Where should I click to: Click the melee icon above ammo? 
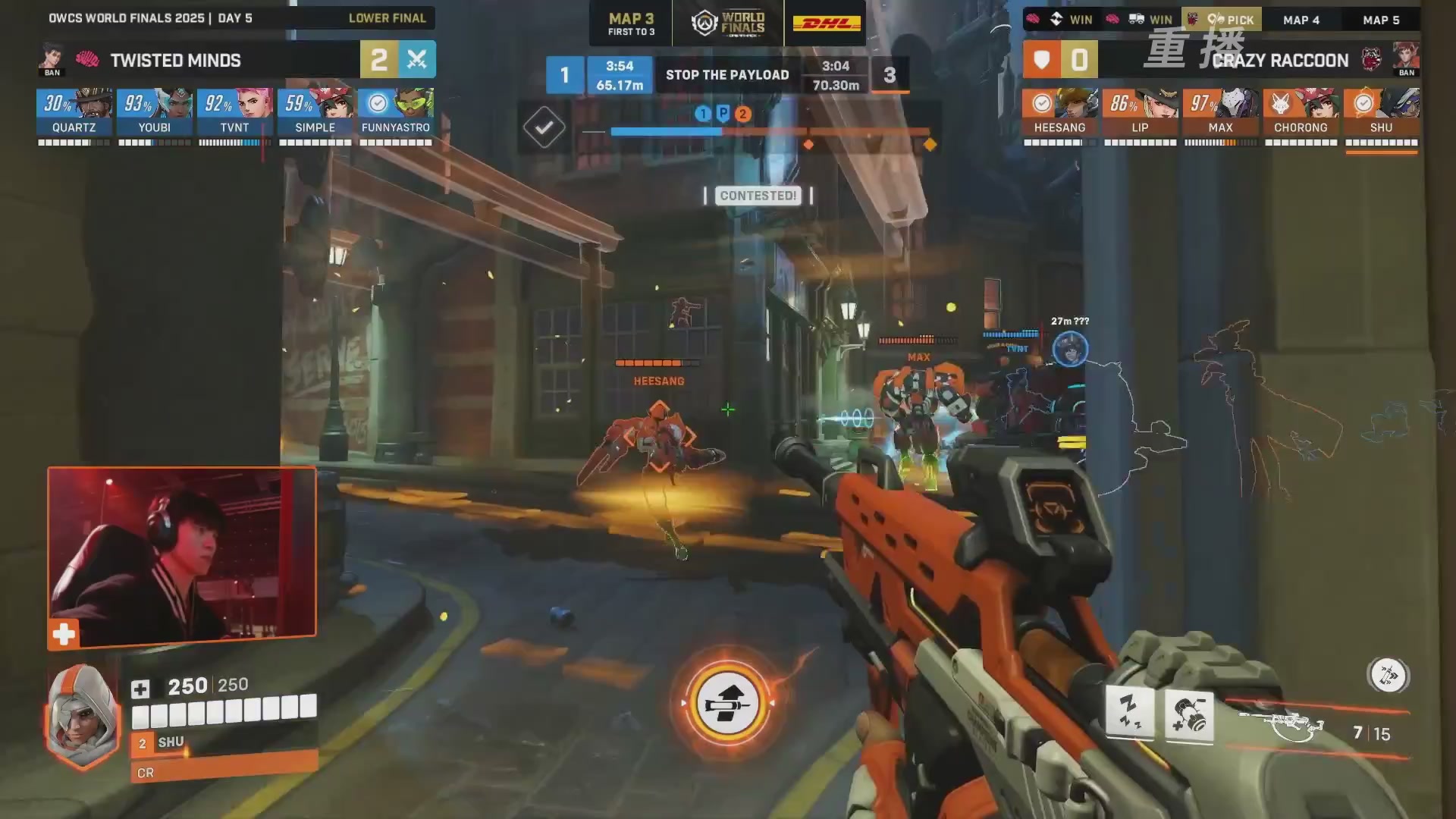tap(1388, 675)
